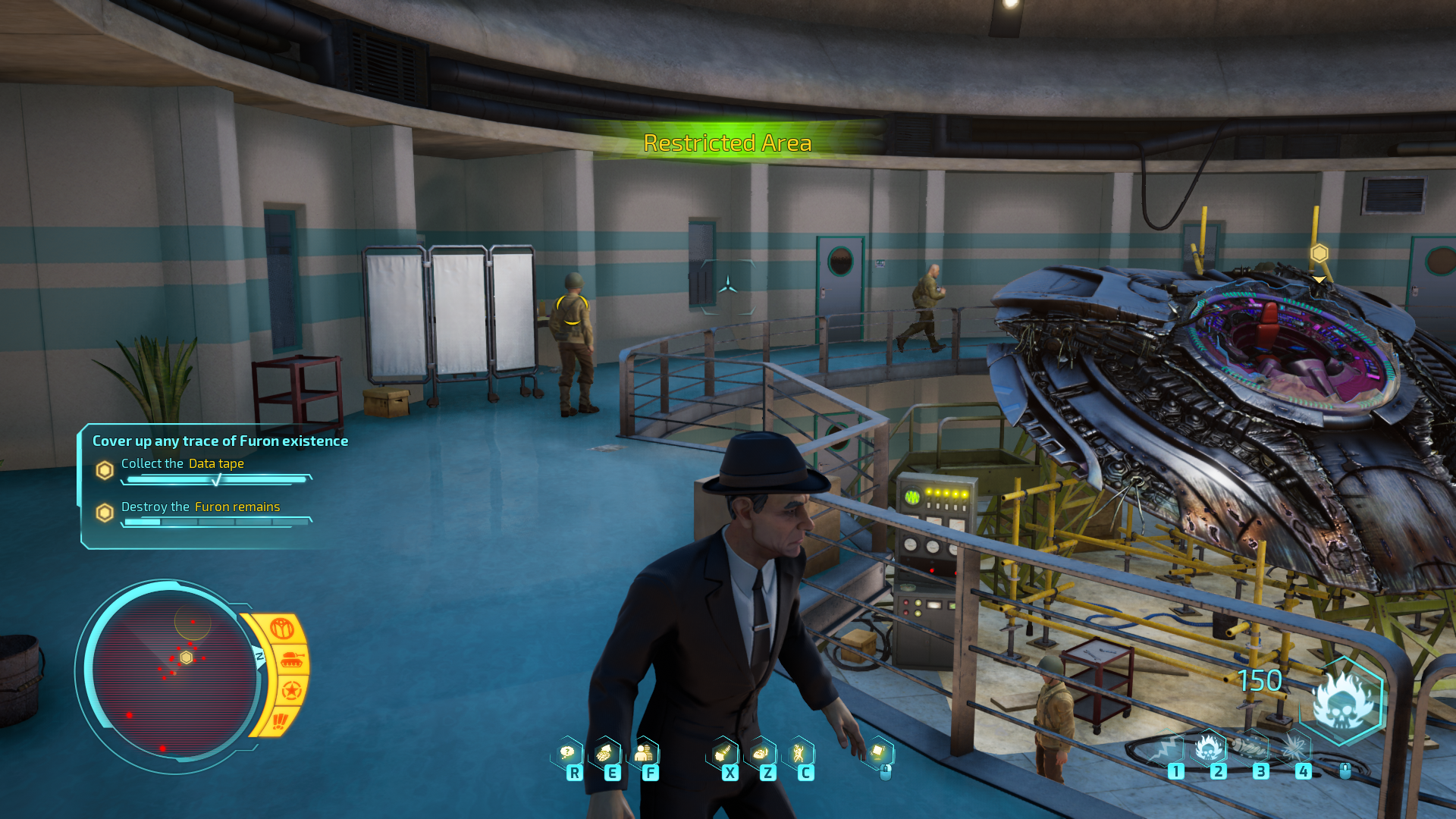The image size is (1456, 819).
Task: Choose the dancing figure ability
Action: click(799, 752)
